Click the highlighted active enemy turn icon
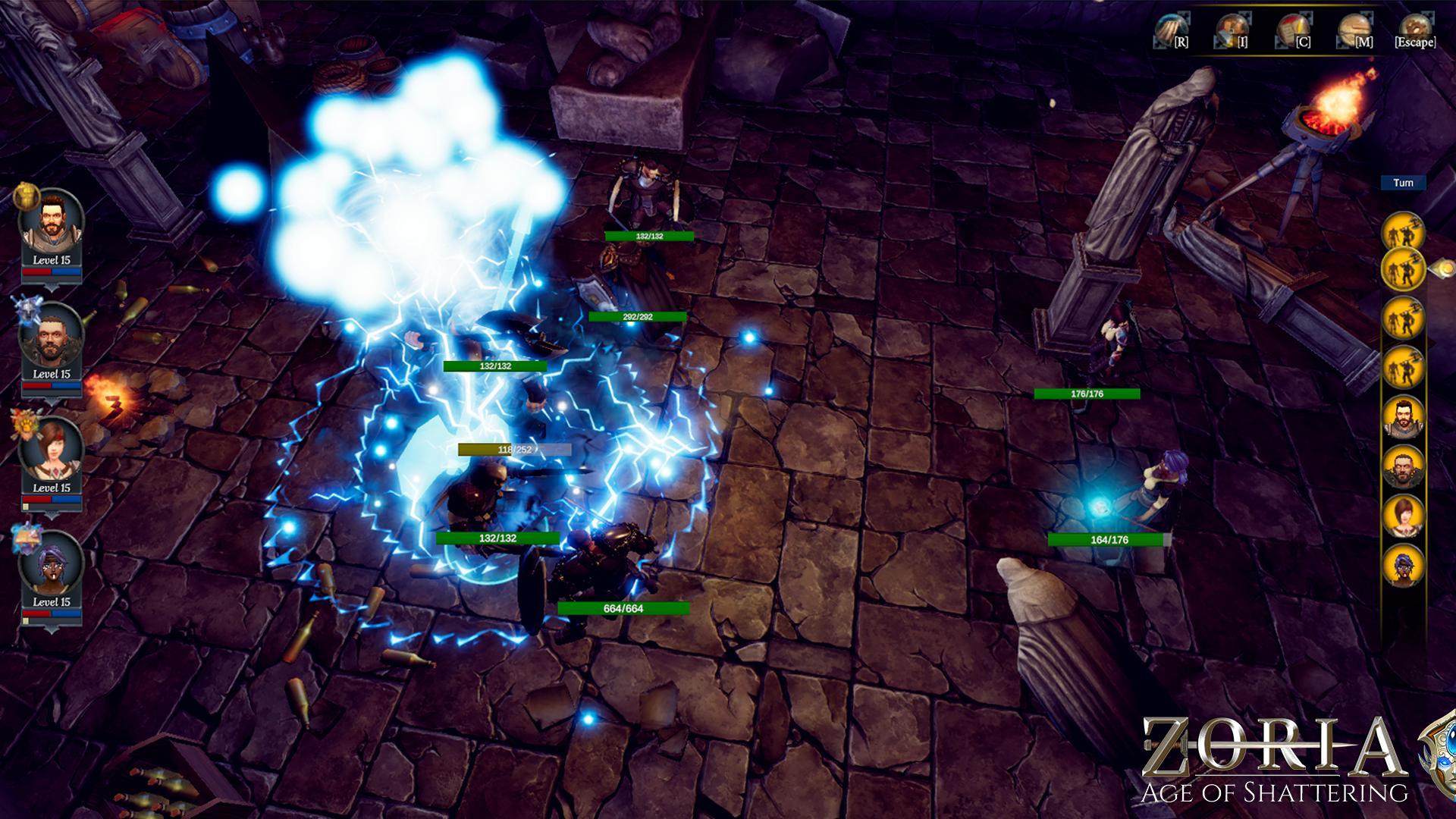Viewport: 1456px width, 819px height. coord(1404,270)
